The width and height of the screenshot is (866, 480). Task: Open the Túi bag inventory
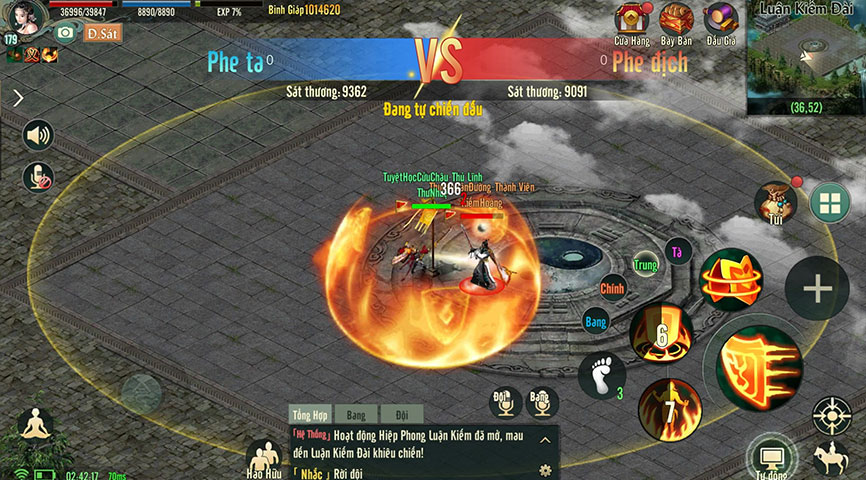pyautogui.click(x=775, y=203)
